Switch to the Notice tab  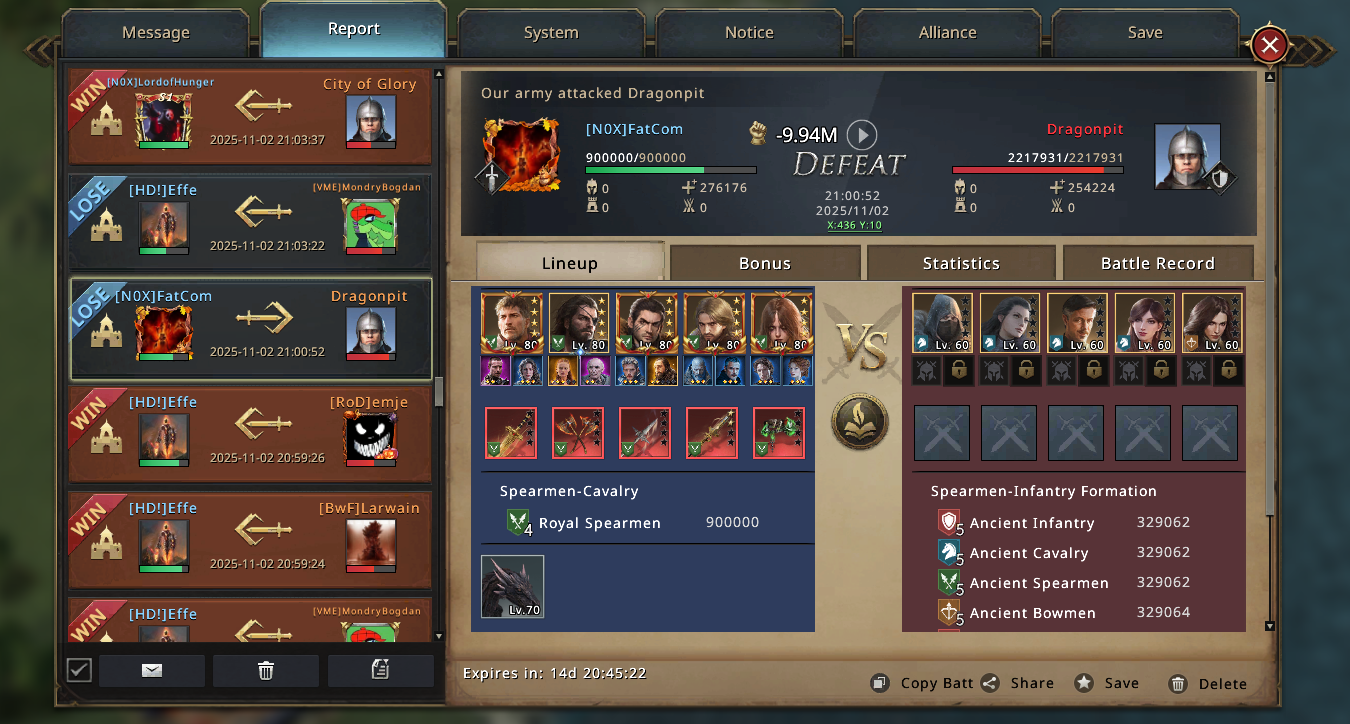point(749,32)
